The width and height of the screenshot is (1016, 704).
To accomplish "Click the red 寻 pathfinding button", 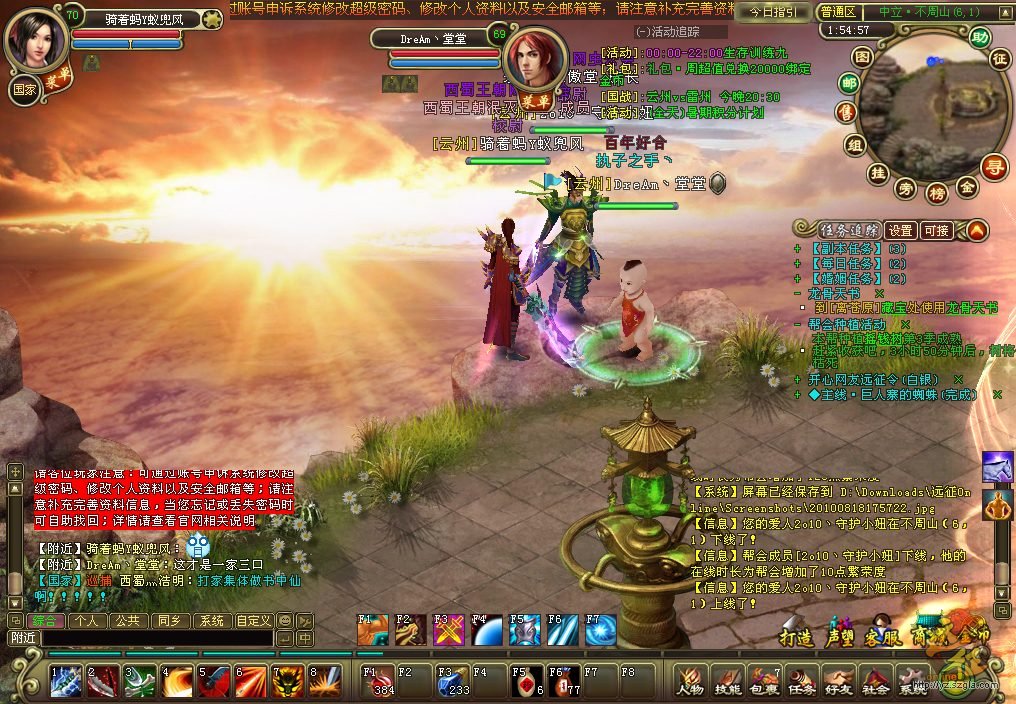I will [993, 166].
